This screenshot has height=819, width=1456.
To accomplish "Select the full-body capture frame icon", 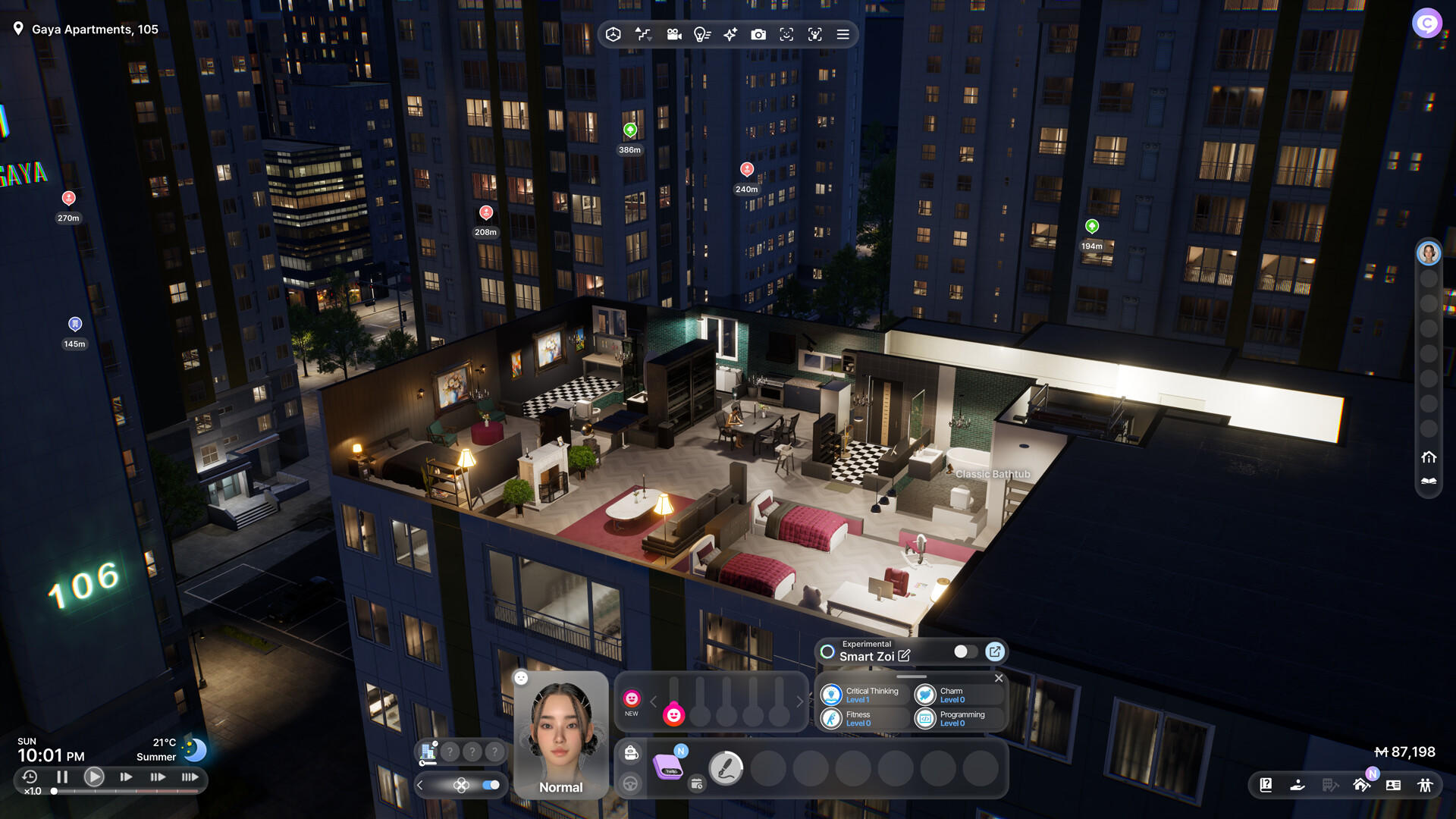I will click(814, 35).
